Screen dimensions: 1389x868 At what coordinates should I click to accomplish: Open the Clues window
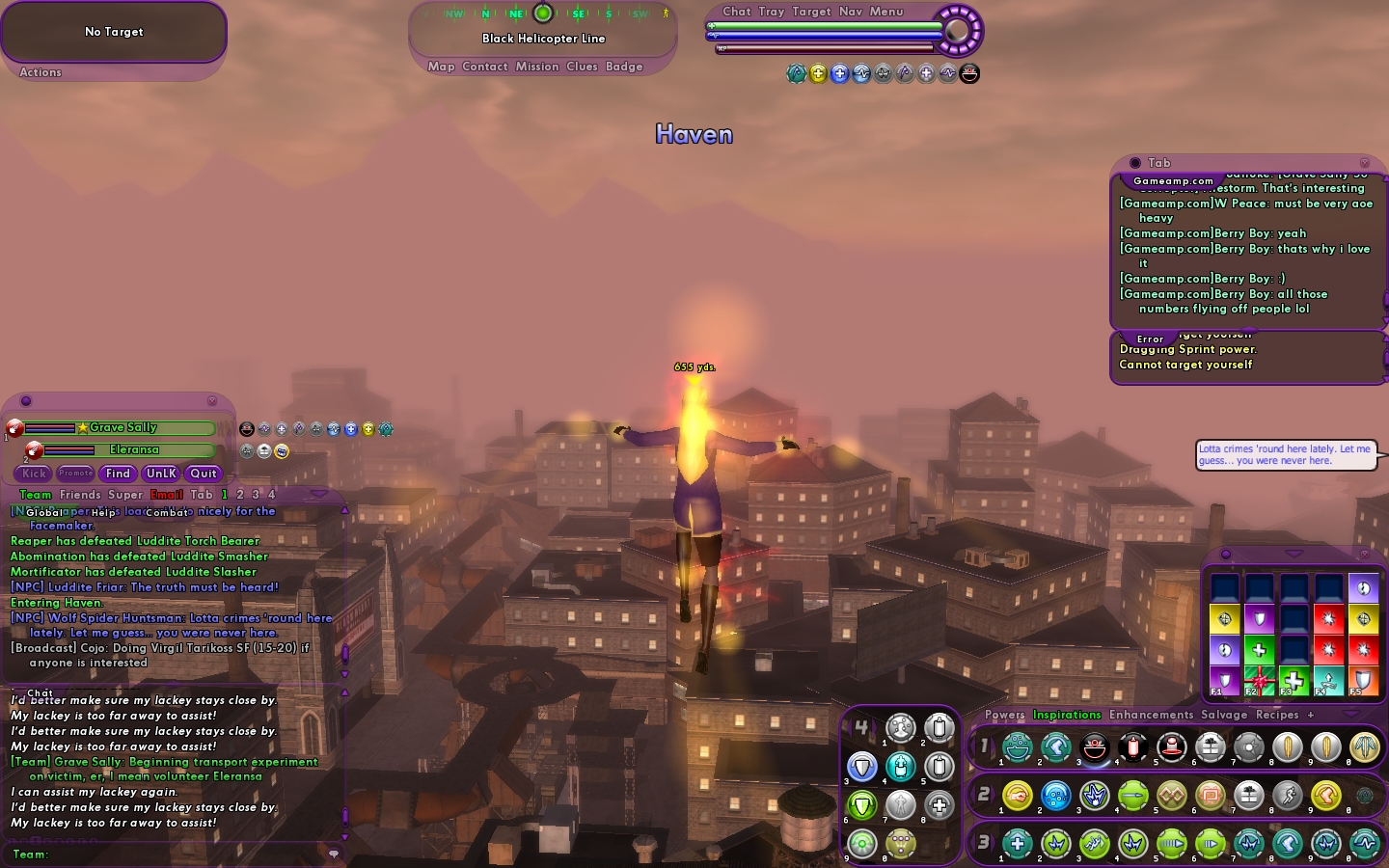coord(582,67)
